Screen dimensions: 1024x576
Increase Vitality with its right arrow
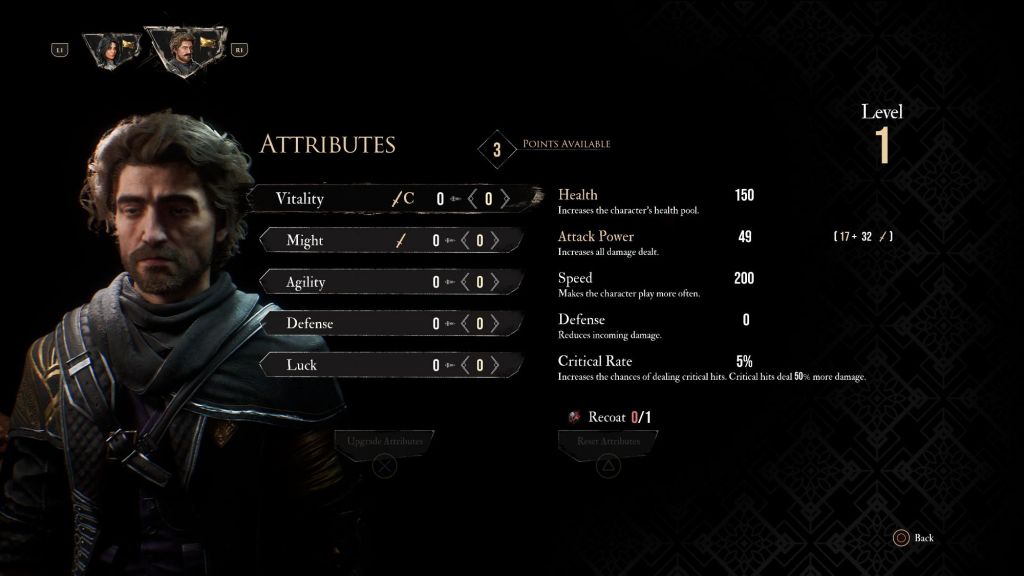(505, 199)
